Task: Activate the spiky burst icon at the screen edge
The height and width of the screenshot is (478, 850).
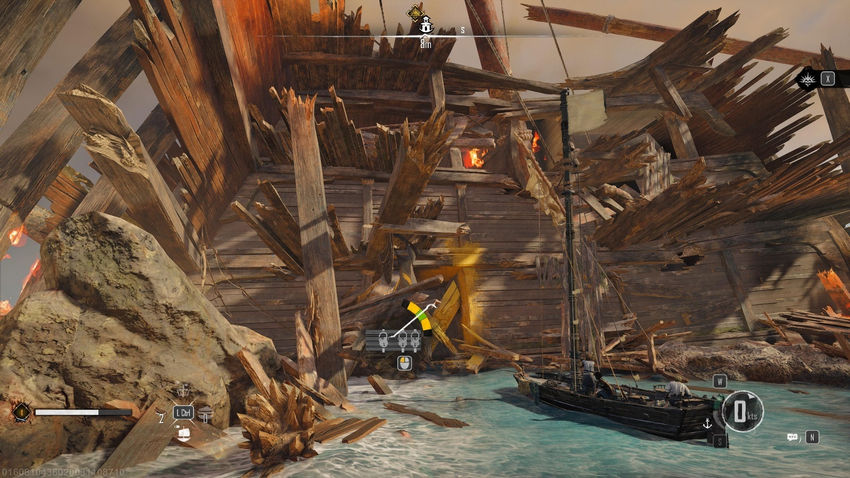Action: coord(806,79)
